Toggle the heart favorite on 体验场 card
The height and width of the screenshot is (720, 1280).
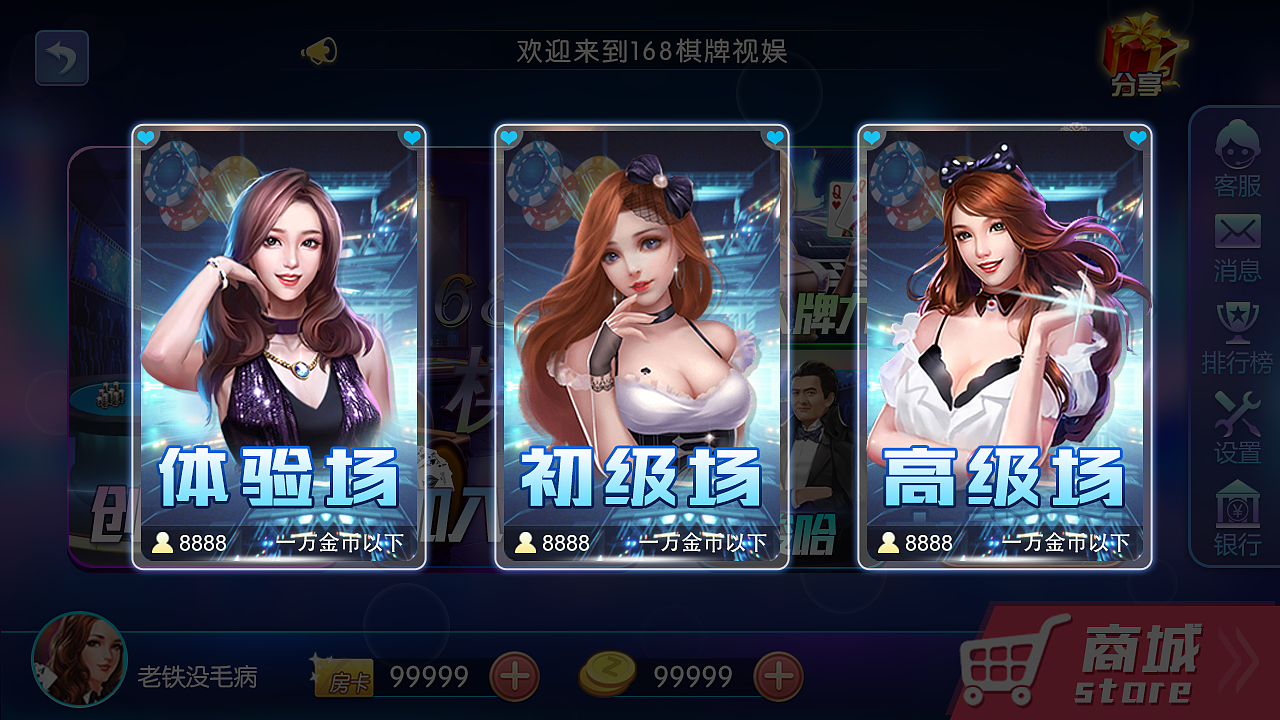coord(146,135)
